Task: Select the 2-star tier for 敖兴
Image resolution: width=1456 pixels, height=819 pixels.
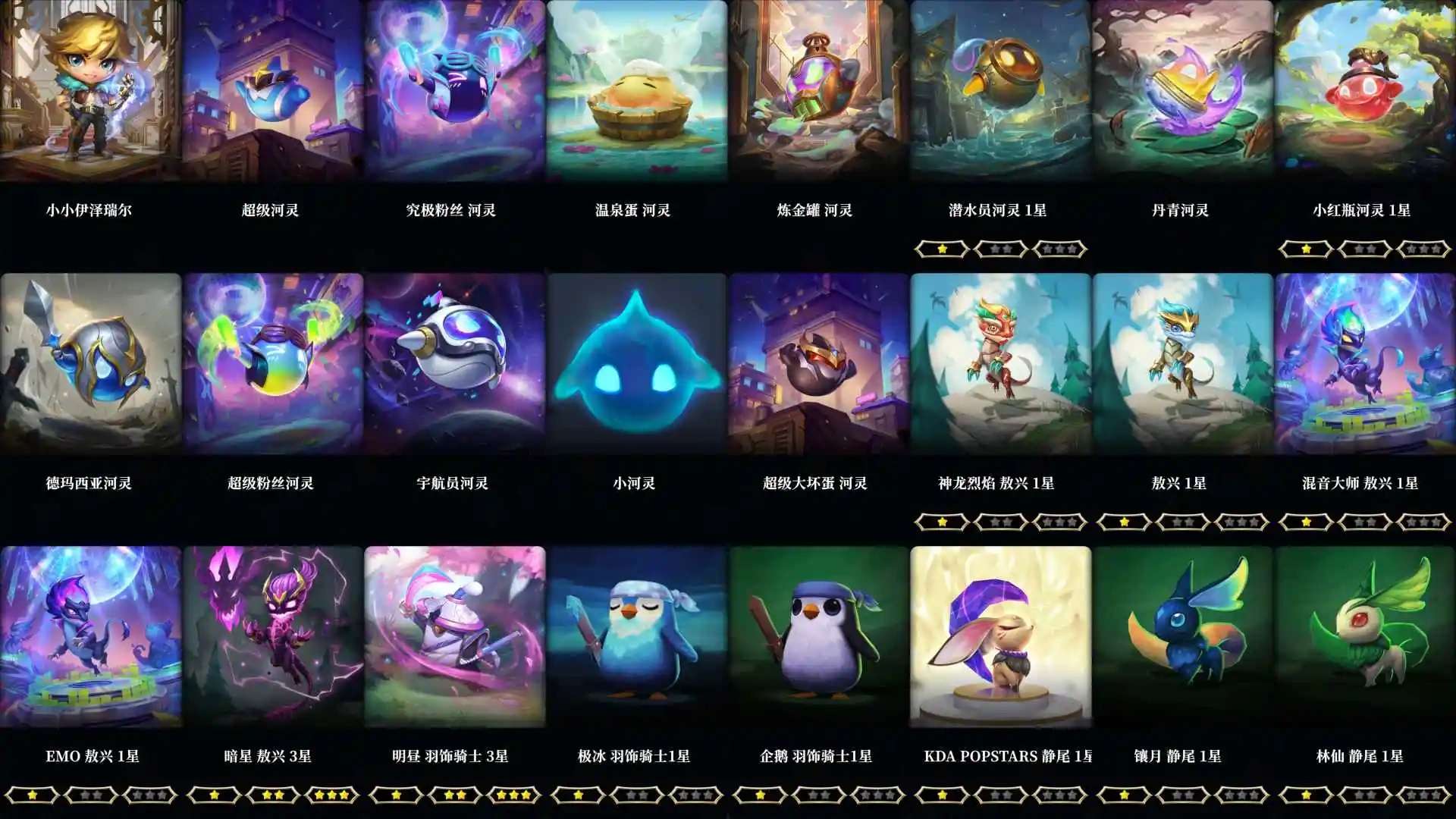Action: tap(1182, 522)
